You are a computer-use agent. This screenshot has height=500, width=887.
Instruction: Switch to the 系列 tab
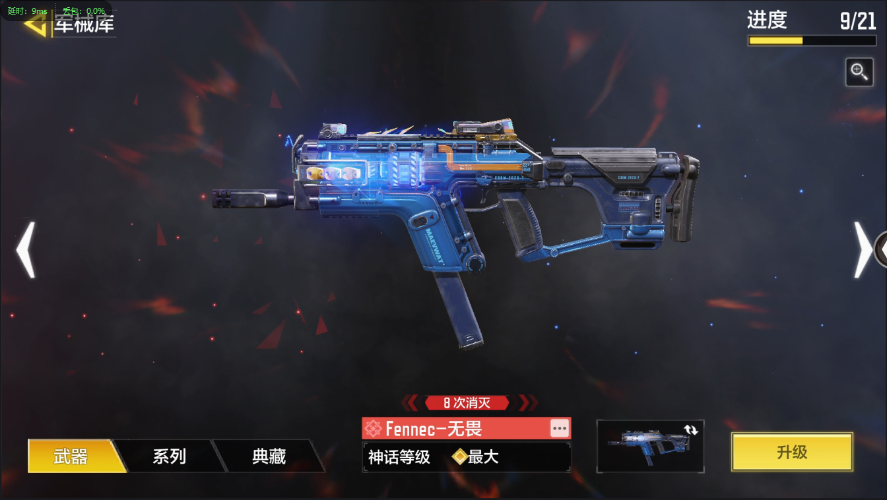(x=169, y=456)
